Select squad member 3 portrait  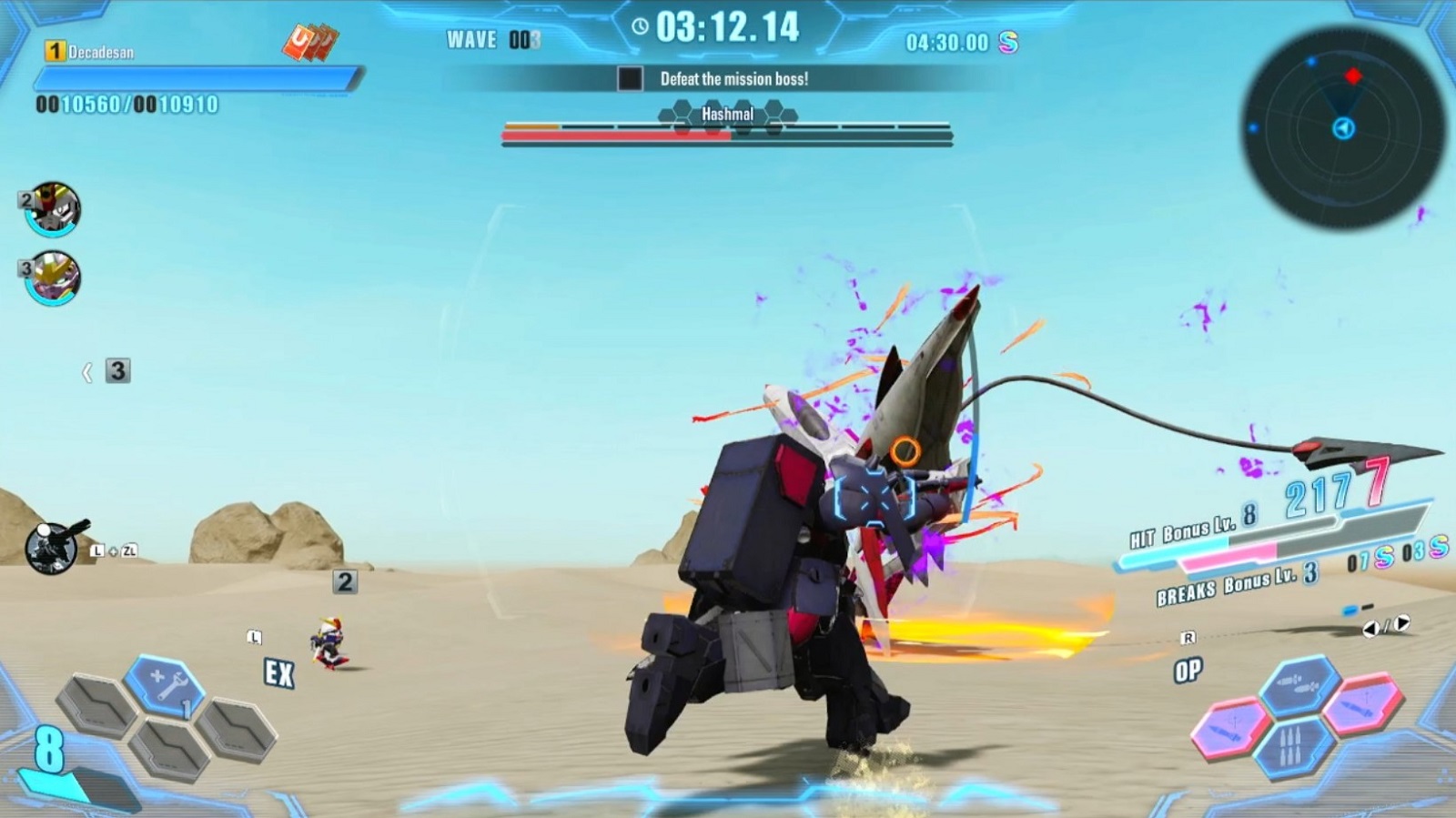point(54,278)
